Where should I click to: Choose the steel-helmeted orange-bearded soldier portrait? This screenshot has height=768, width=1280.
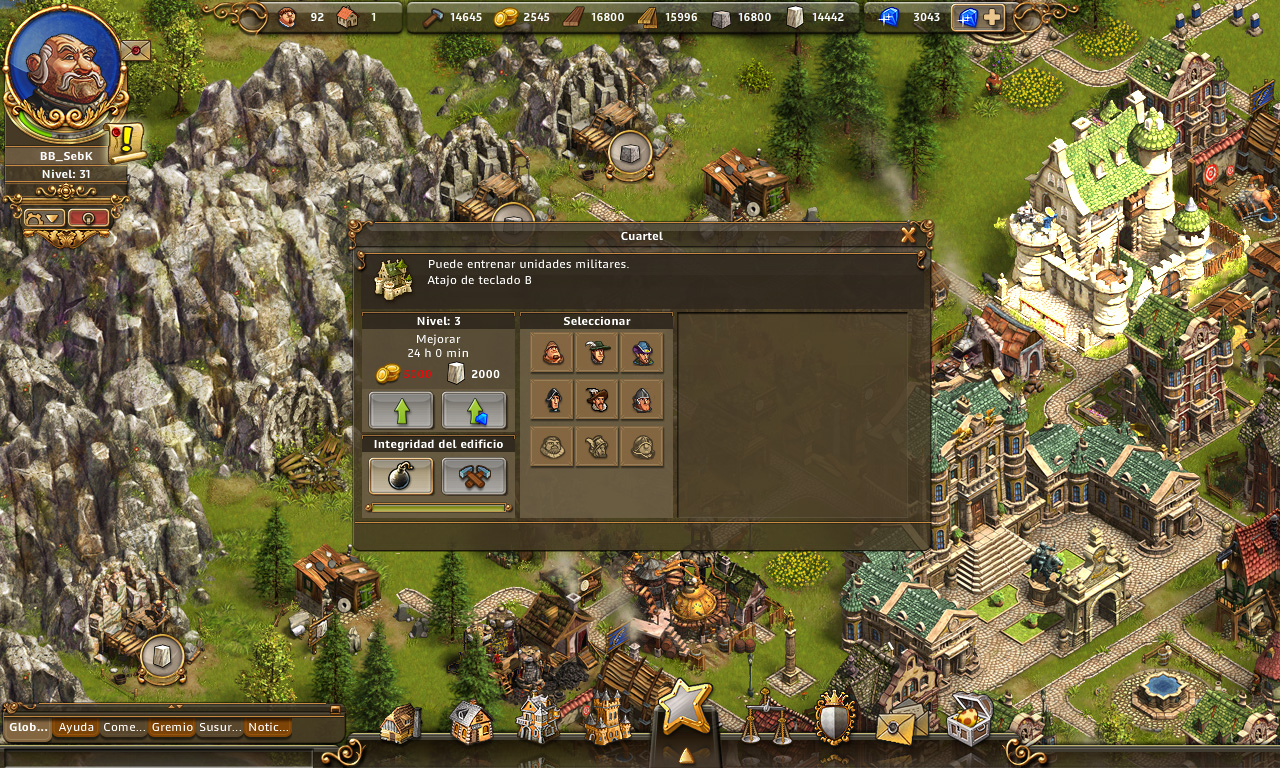coord(642,399)
